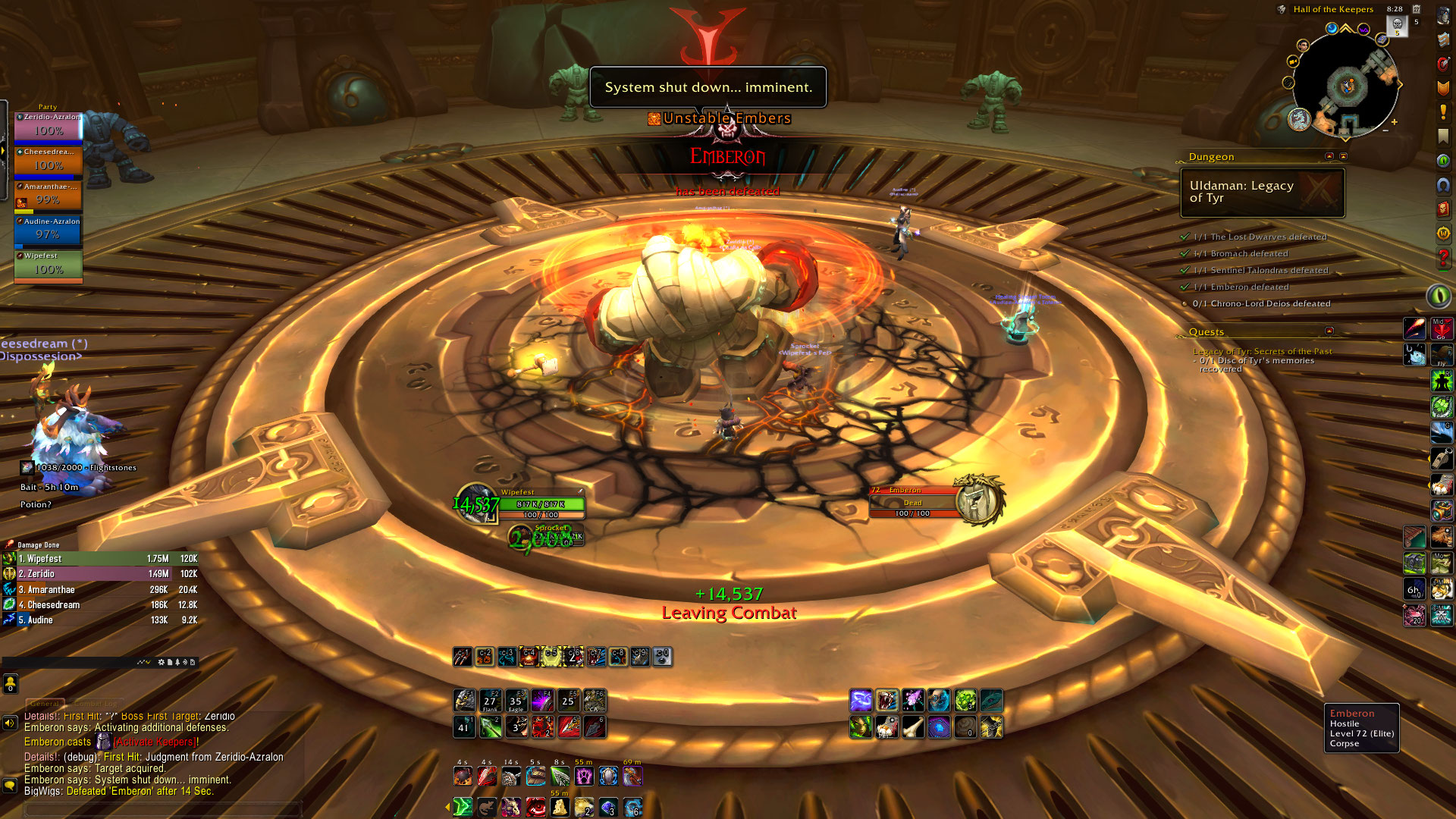The image size is (1456, 819).
Task: Use the F1 eagle head ability
Action: coord(464,700)
